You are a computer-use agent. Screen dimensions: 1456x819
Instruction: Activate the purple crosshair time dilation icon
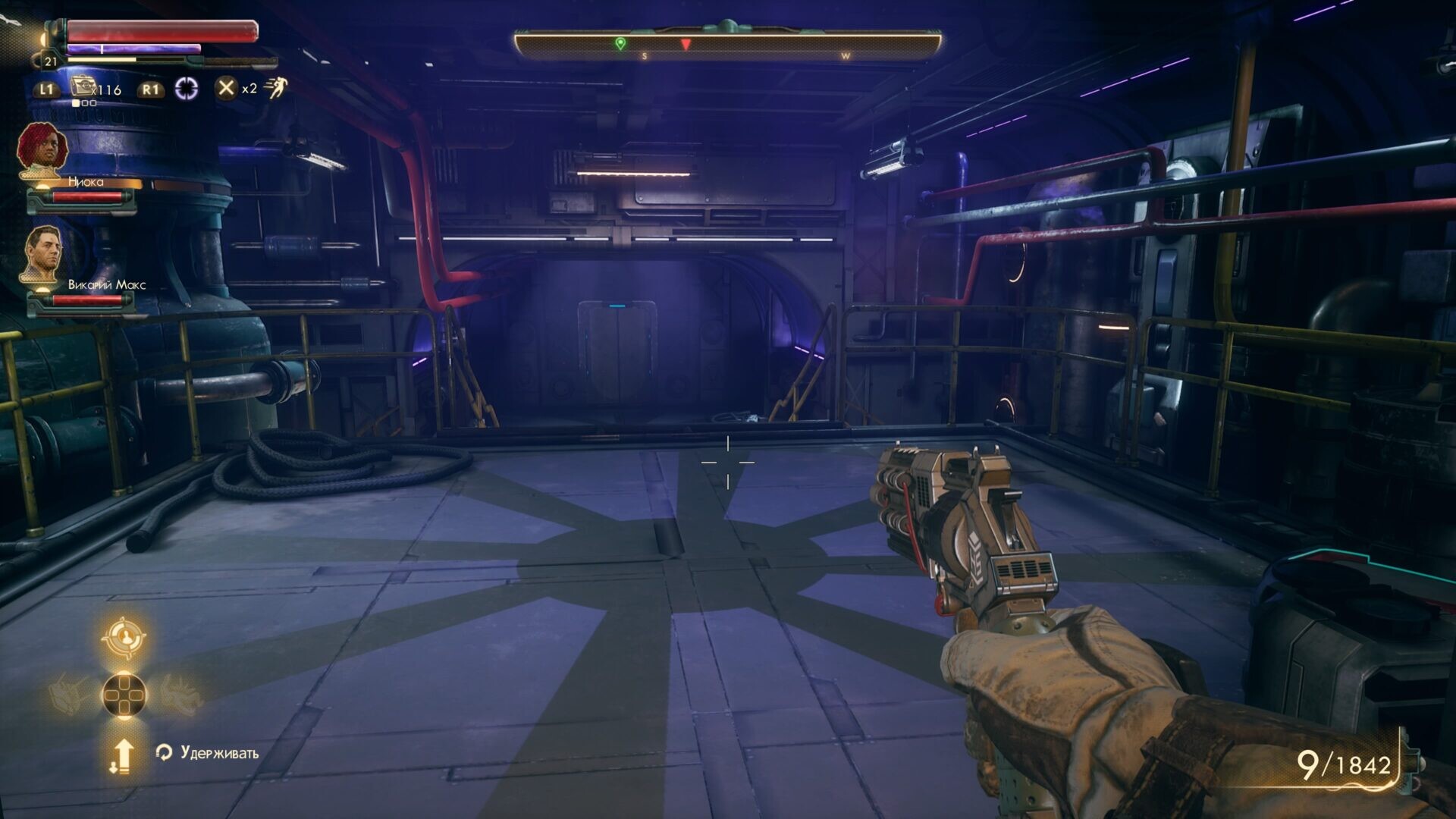[187, 89]
